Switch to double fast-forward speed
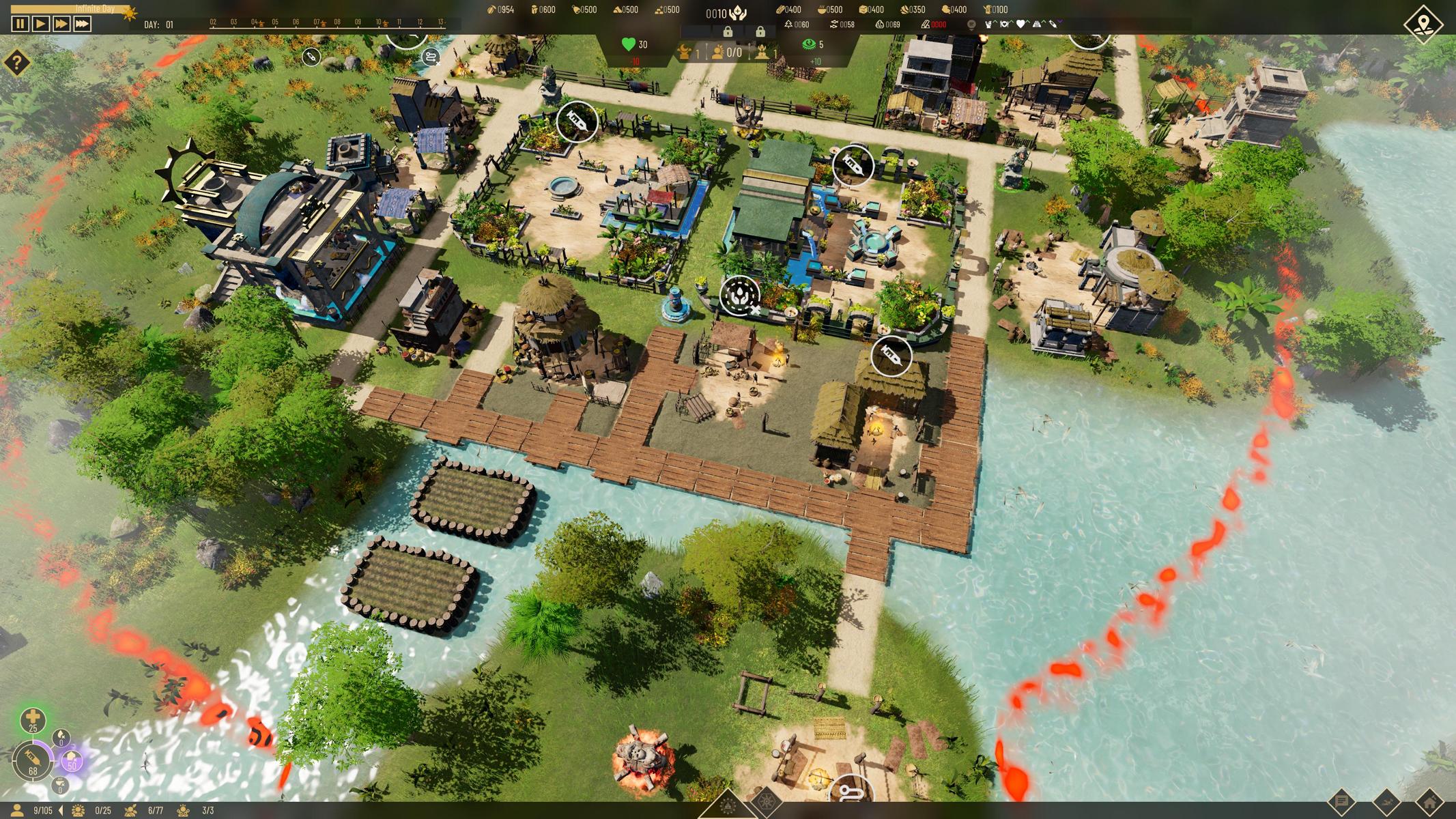 coord(61,24)
